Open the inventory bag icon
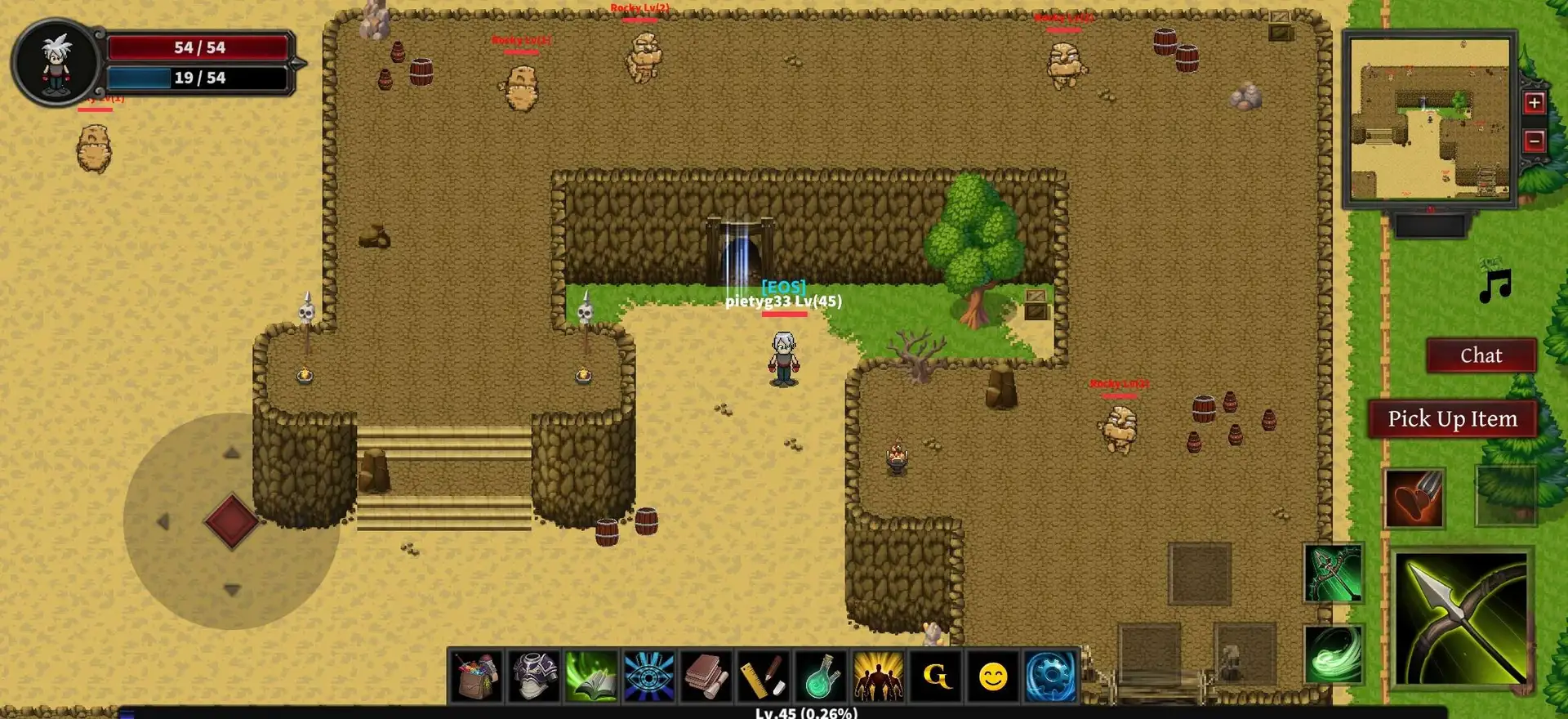This screenshot has height=719, width=1568. (477, 676)
